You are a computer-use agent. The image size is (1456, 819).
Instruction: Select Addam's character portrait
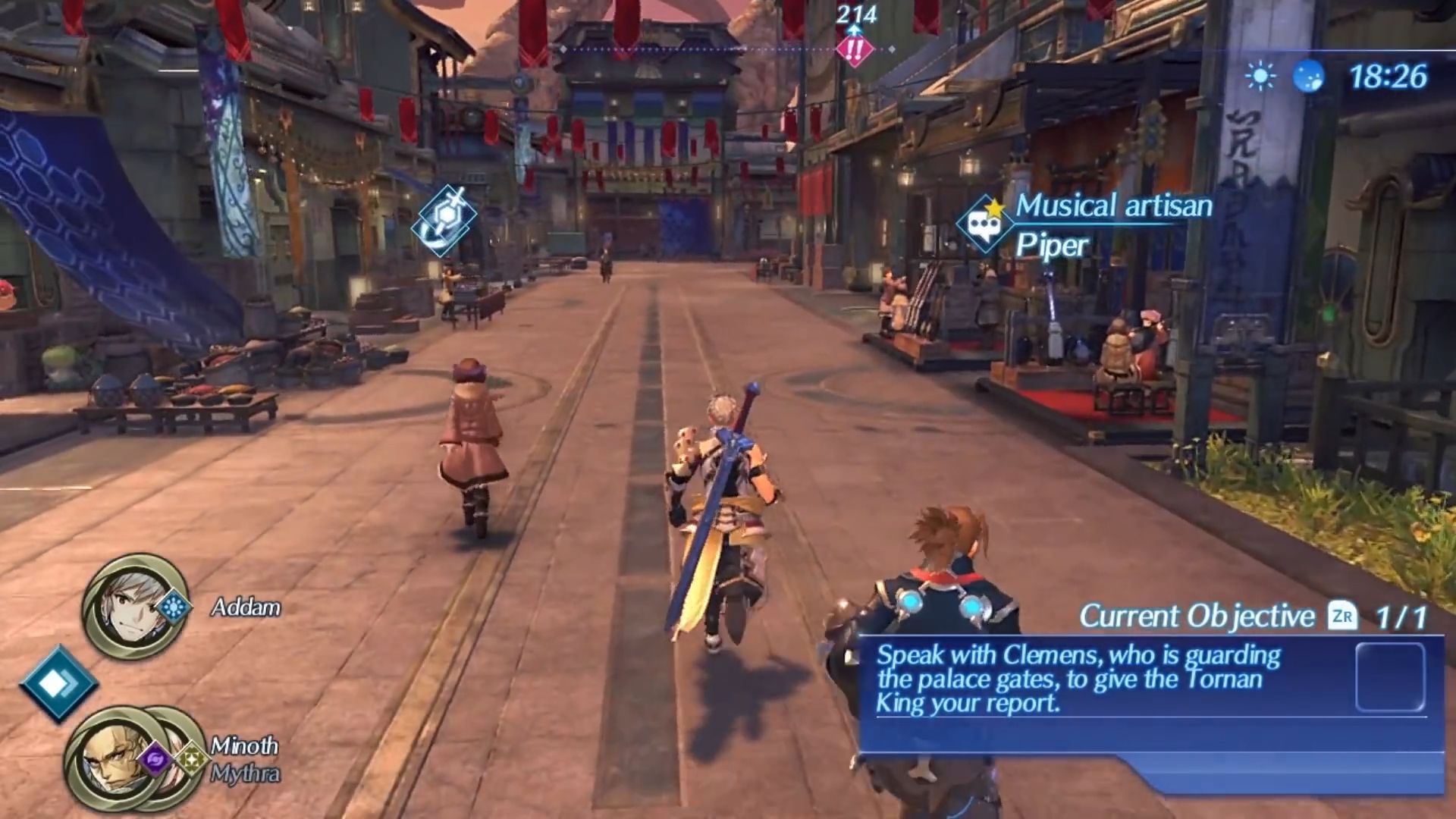tap(133, 606)
